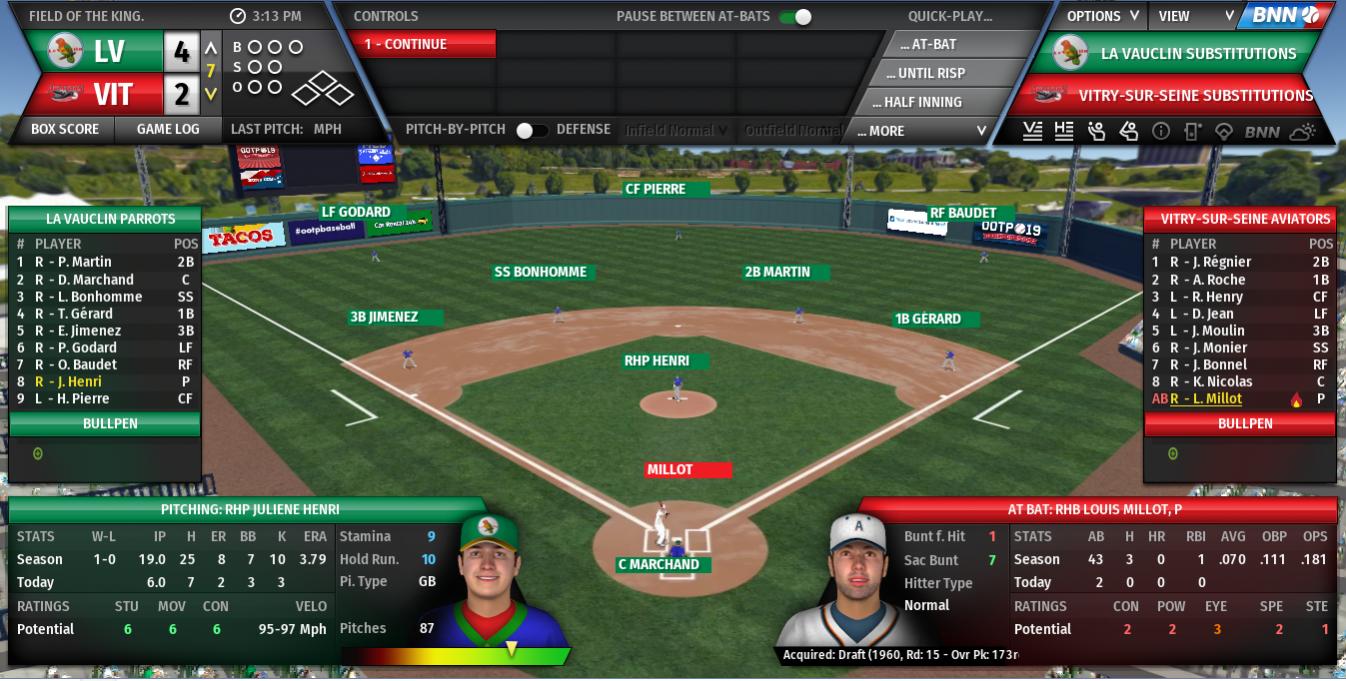The height and width of the screenshot is (681, 1346).
Task: Toggle Pause Between At-Bats switch
Action: (796, 16)
